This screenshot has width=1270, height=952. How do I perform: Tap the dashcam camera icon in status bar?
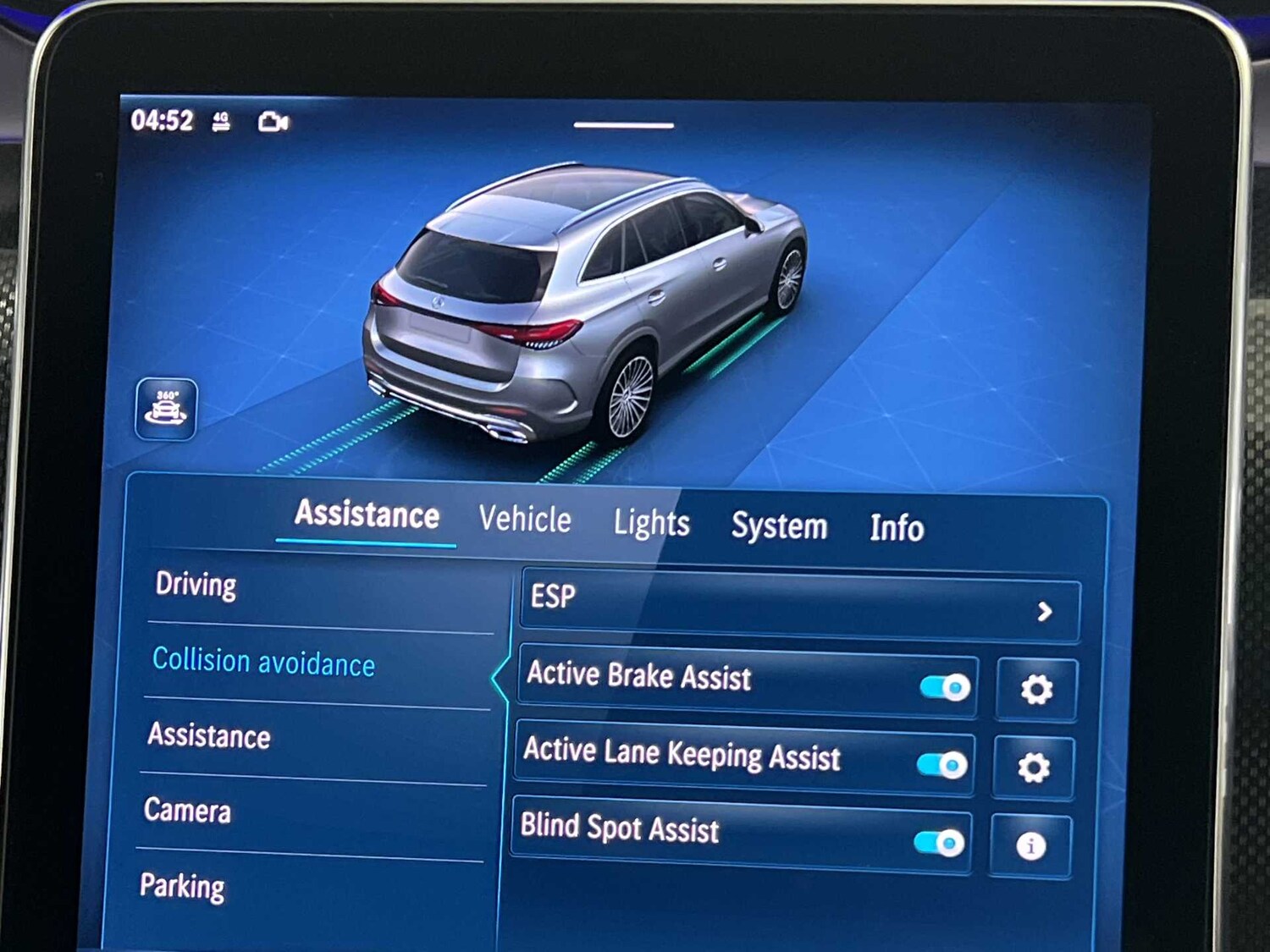click(273, 123)
